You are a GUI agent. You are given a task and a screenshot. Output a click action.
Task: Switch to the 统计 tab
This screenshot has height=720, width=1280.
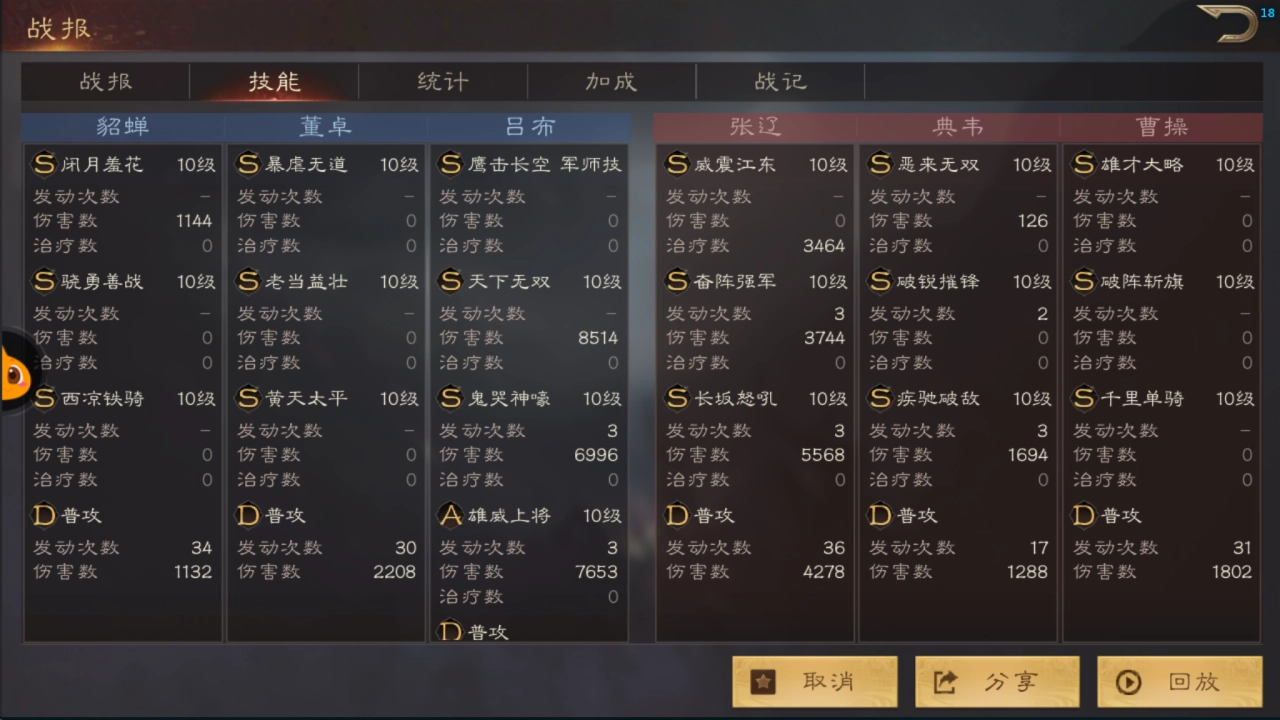coord(442,82)
